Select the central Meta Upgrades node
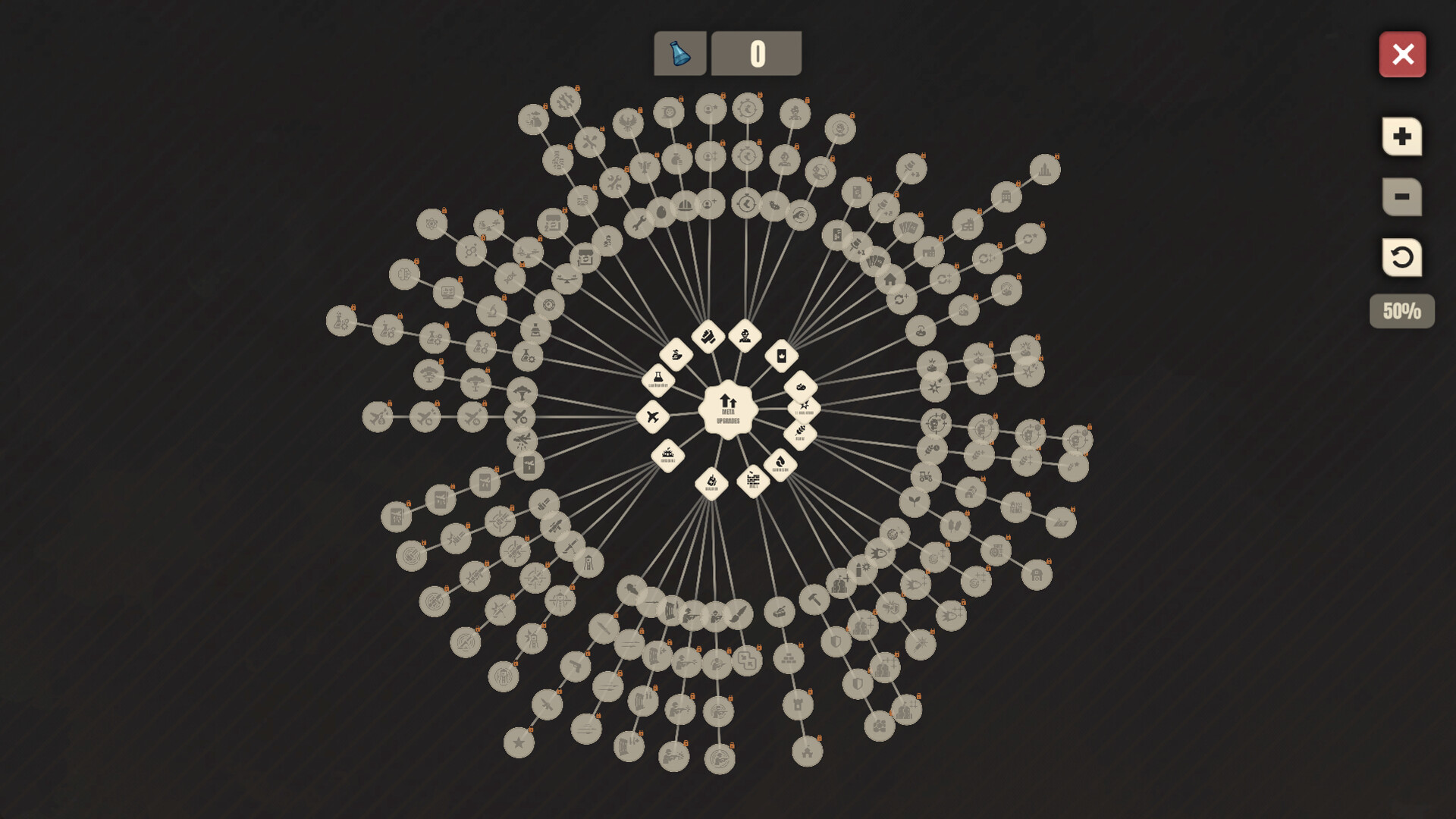This screenshot has height=819, width=1456. tap(728, 410)
